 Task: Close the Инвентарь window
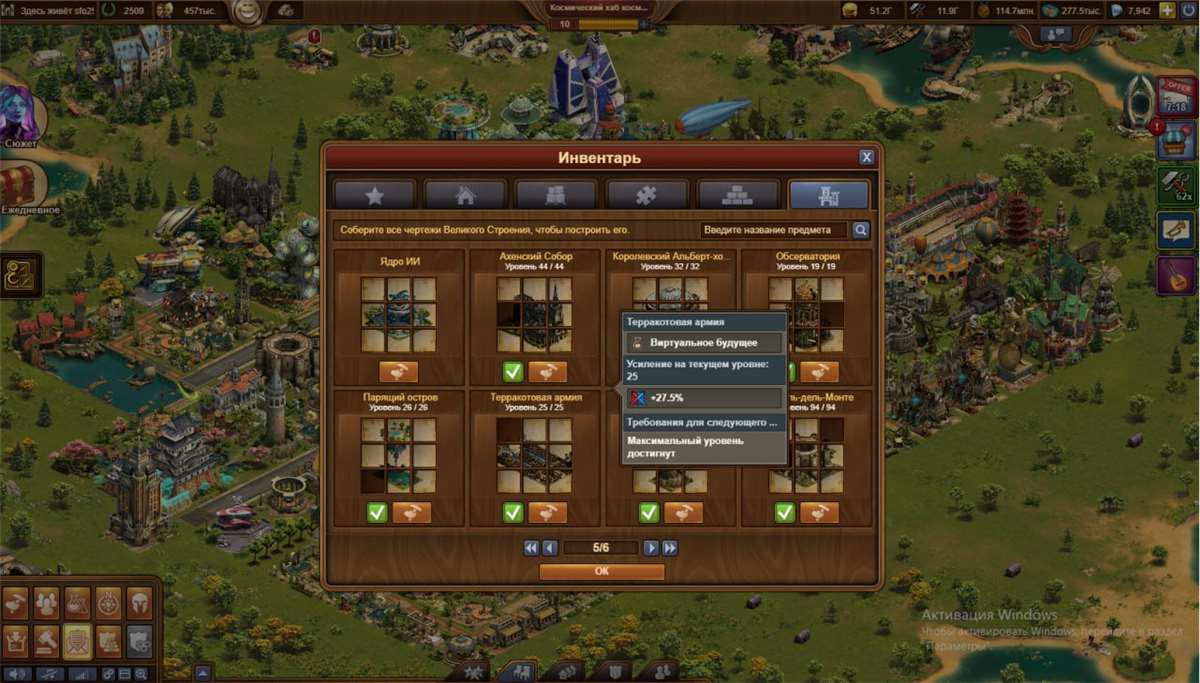click(867, 157)
